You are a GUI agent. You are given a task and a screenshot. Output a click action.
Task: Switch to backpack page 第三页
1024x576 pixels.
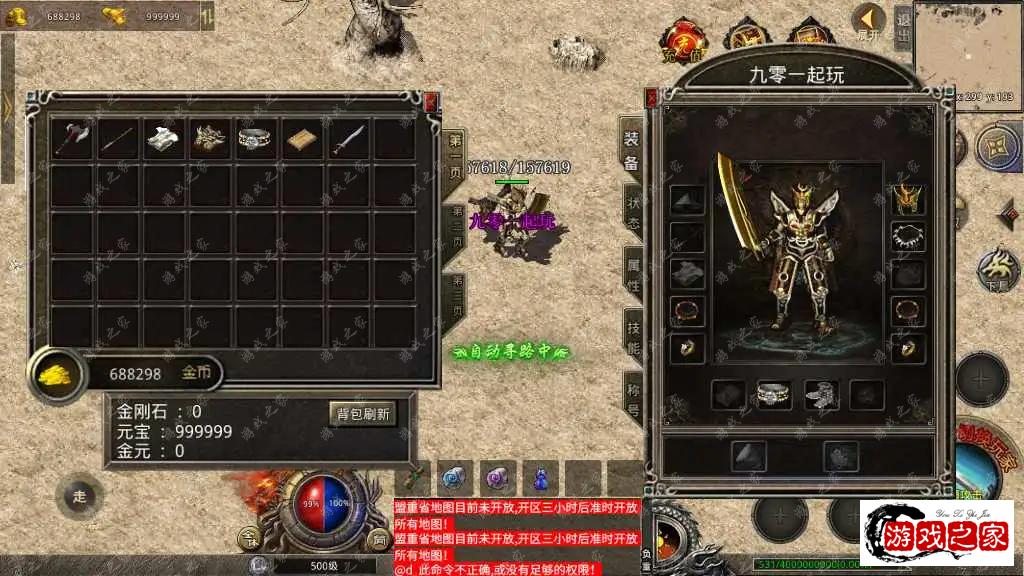(x=456, y=295)
